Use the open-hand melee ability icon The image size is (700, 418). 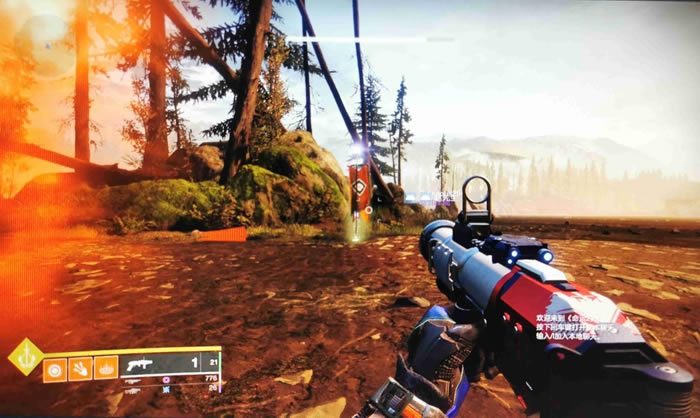click(x=81, y=368)
